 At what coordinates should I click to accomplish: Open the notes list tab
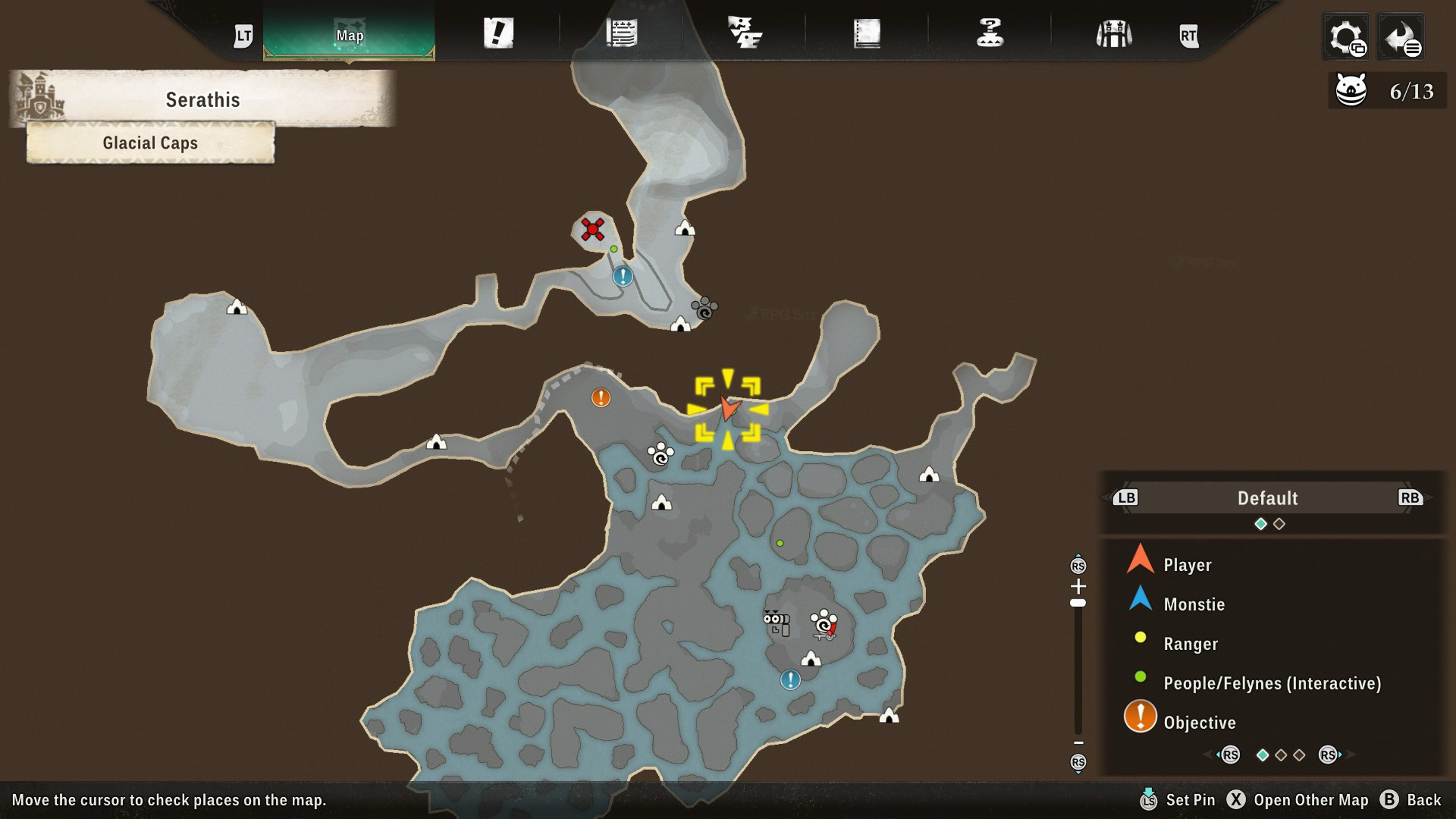coord(621,33)
